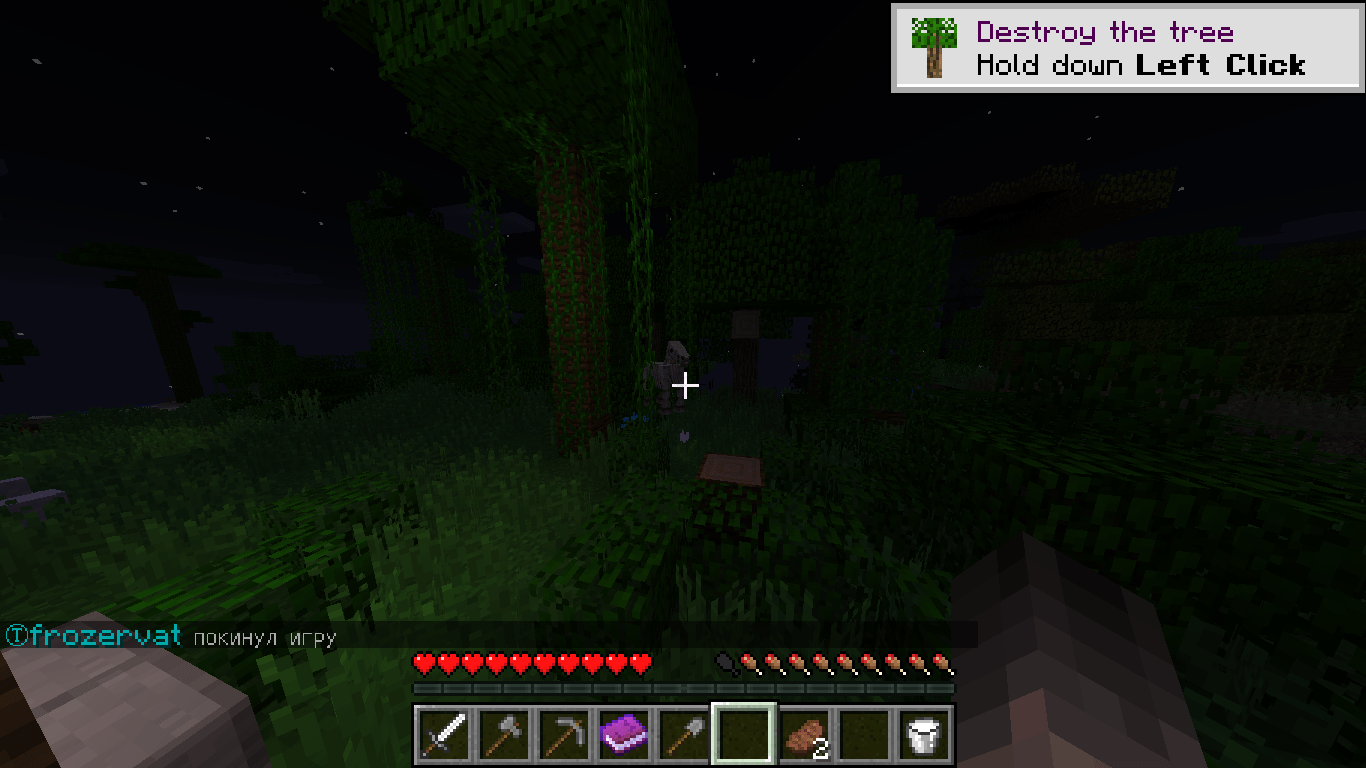Viewport: 1366px width, 768px height.
Task: Pick the purple book hotbar slot
Action: point(624,735)
